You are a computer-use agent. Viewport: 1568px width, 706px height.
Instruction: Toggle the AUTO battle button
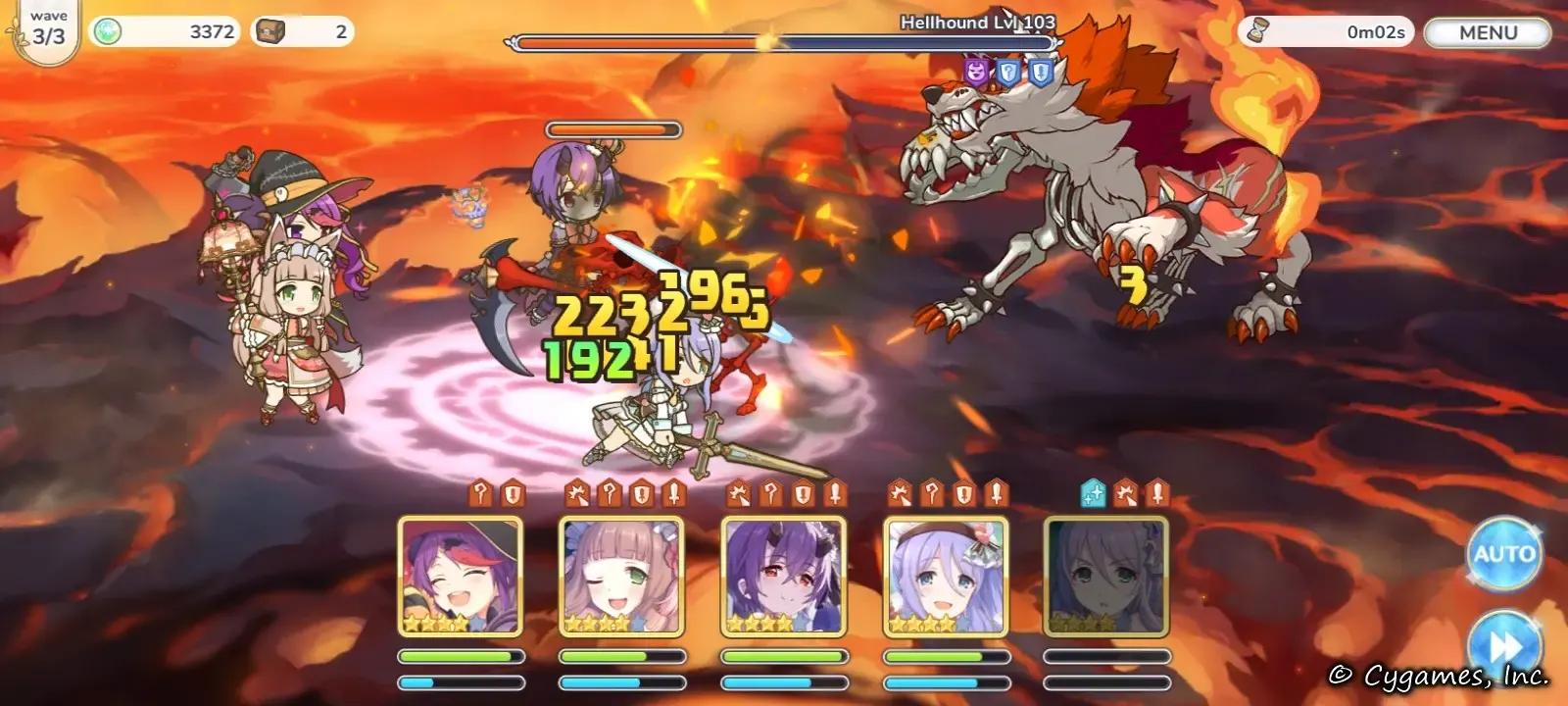click(1503, 554)
